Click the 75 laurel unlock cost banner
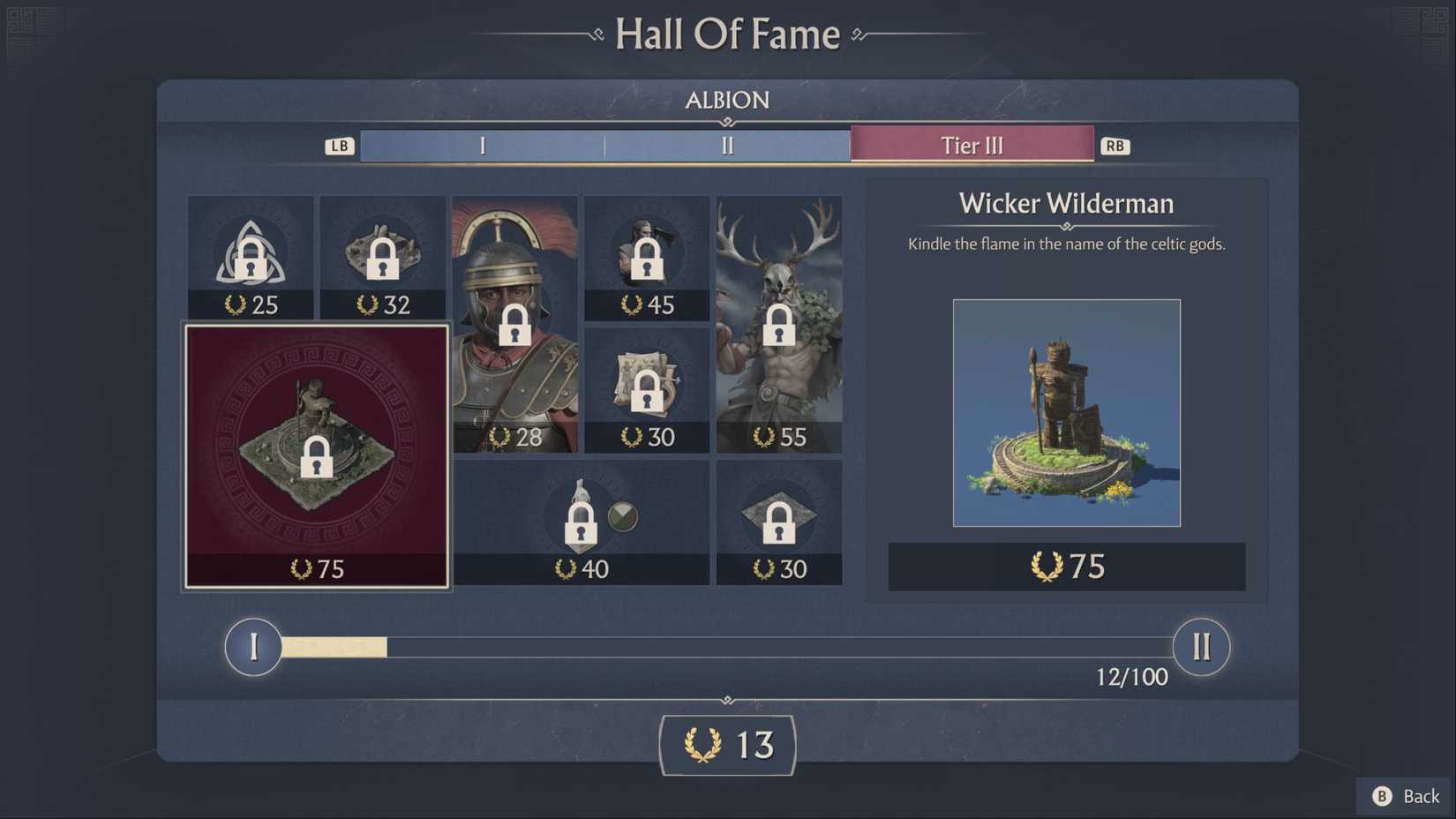The image size is (1456, 819). pos(1066,567)
